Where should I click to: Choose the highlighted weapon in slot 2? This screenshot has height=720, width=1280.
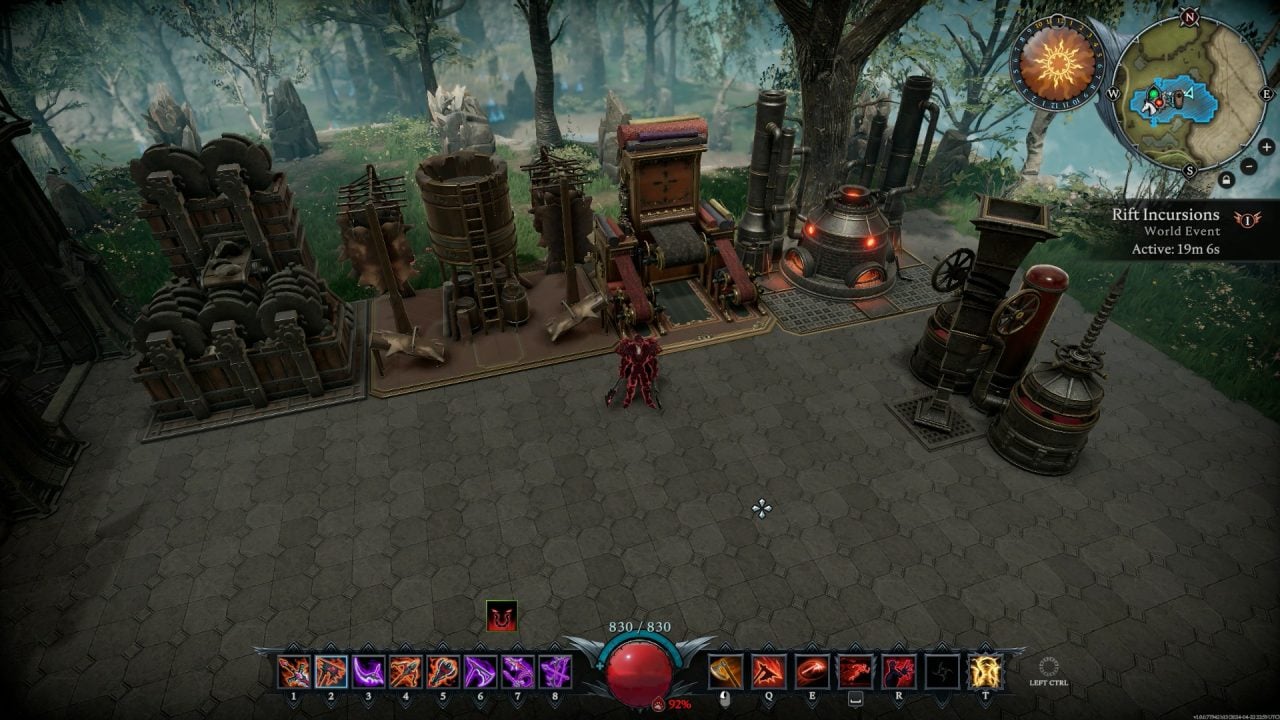click(x=331, y=671)
